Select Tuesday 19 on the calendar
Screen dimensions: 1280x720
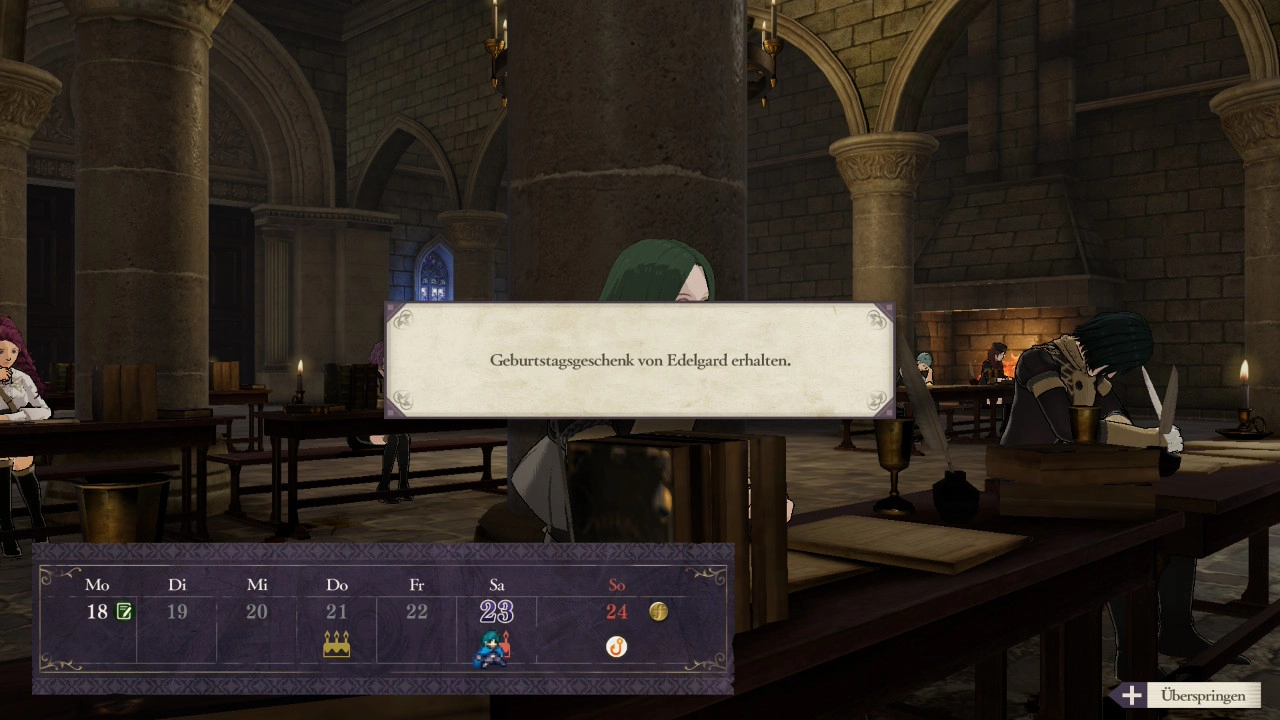pyautogui.click(x=177, y=611)
